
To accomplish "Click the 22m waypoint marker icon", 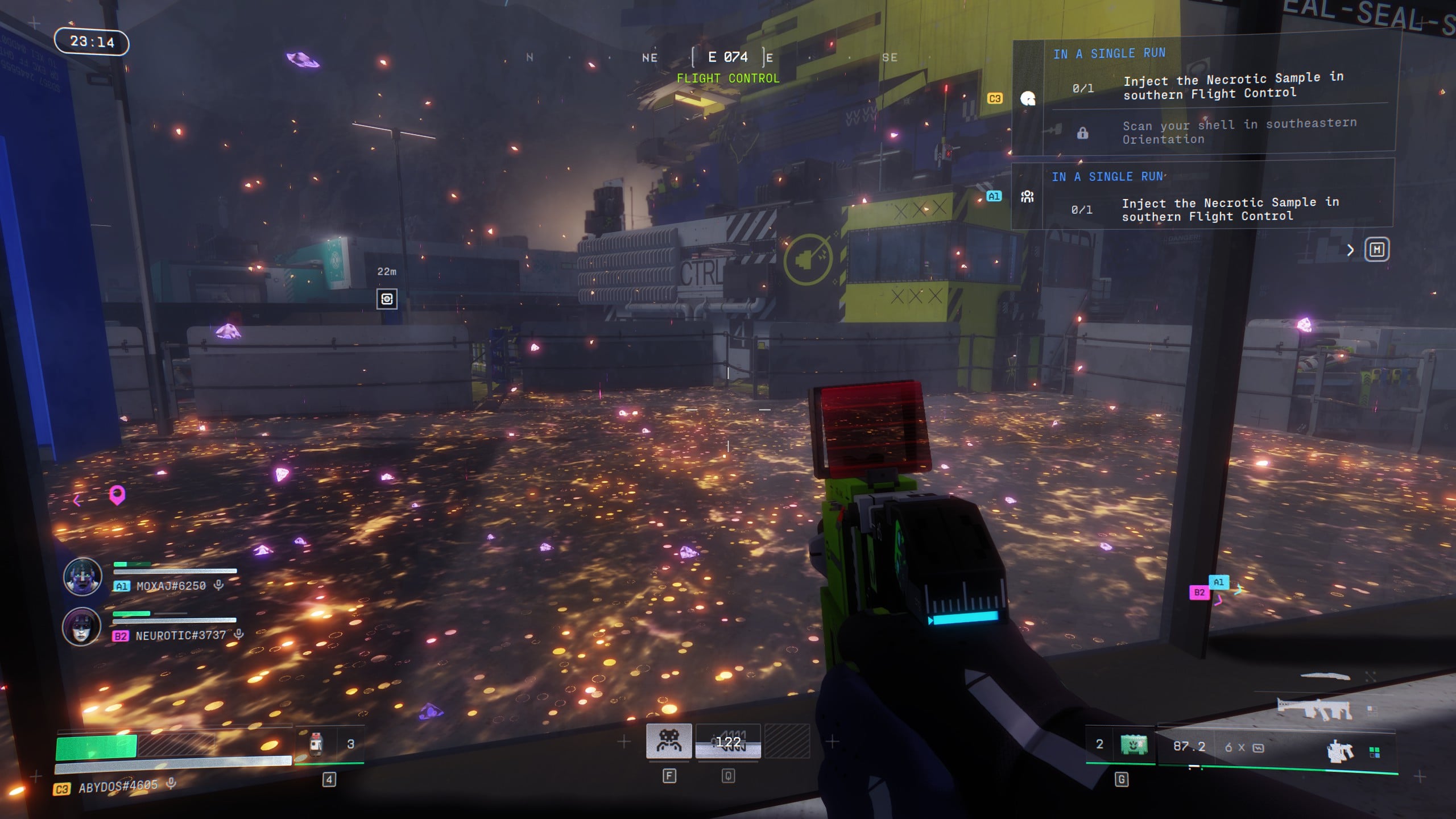I will click(387, 299).
